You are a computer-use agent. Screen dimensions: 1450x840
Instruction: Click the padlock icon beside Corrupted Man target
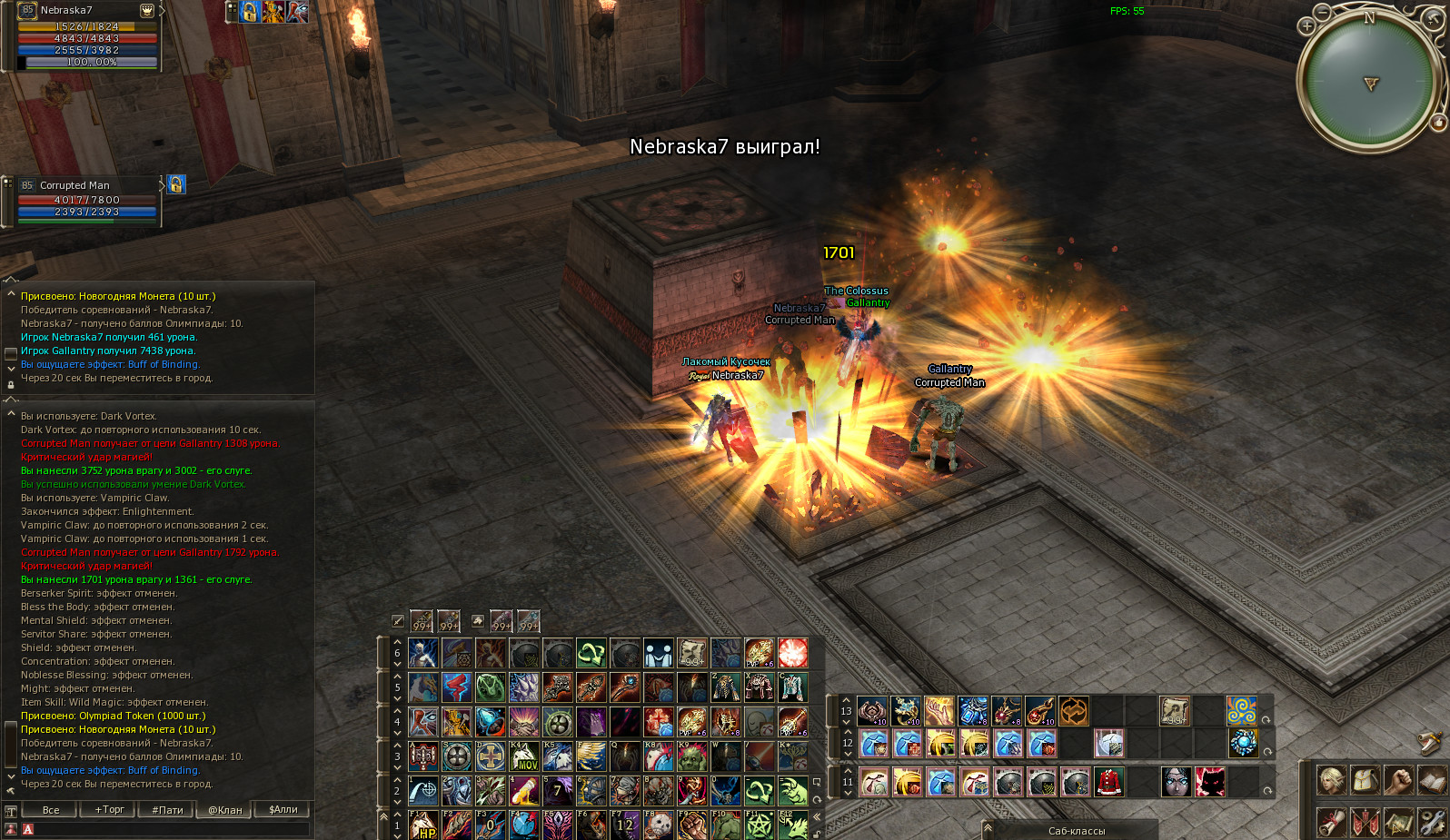click(x=176, y=184)
